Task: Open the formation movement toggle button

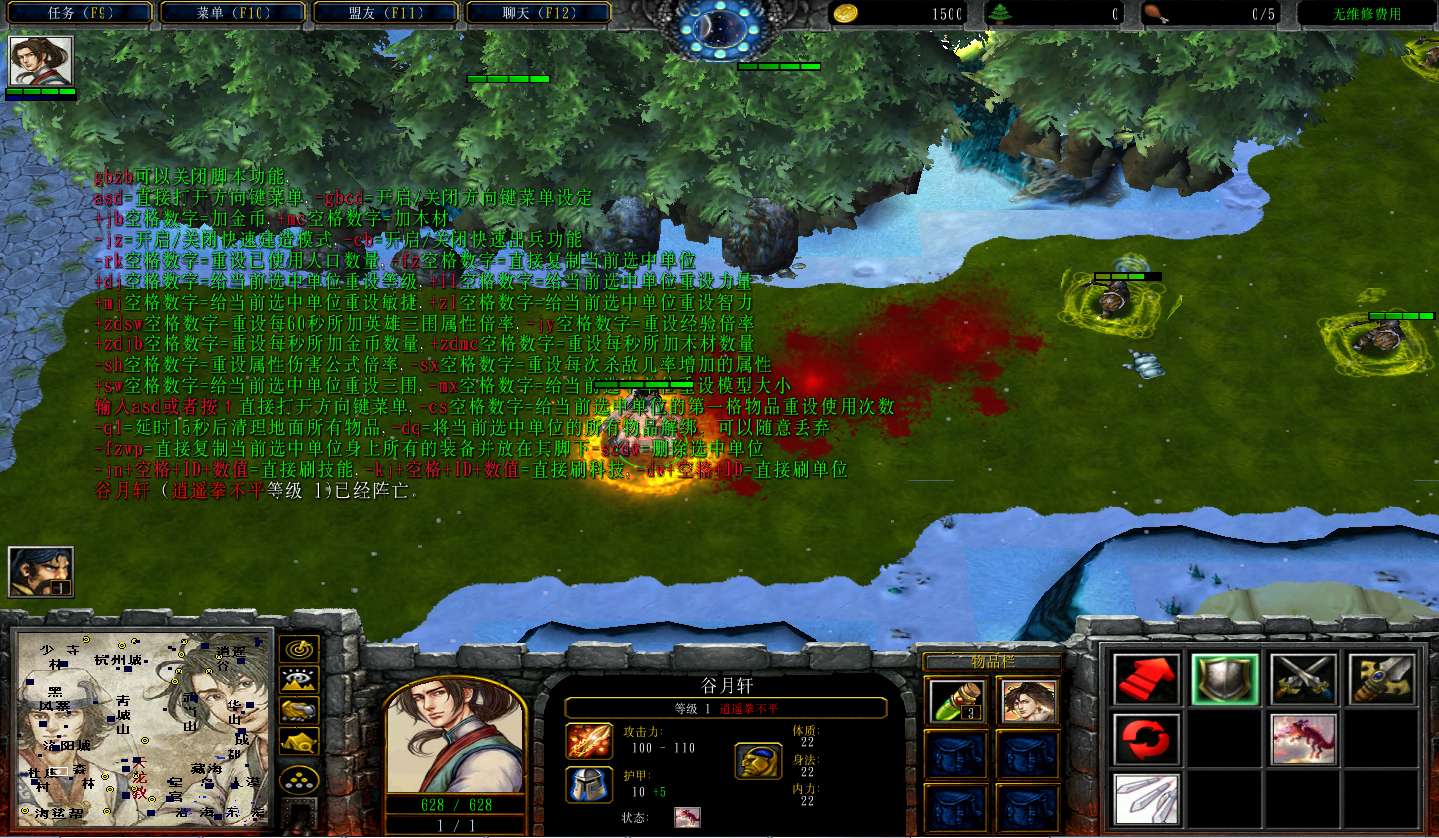Action: (x=298, y=778)
